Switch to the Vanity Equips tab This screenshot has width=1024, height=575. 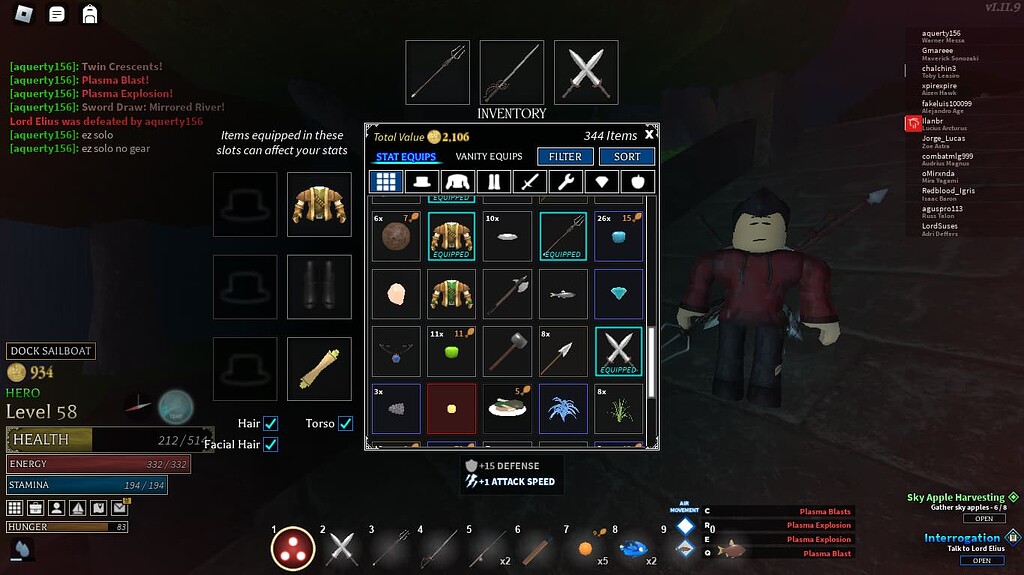click(489, 157)
